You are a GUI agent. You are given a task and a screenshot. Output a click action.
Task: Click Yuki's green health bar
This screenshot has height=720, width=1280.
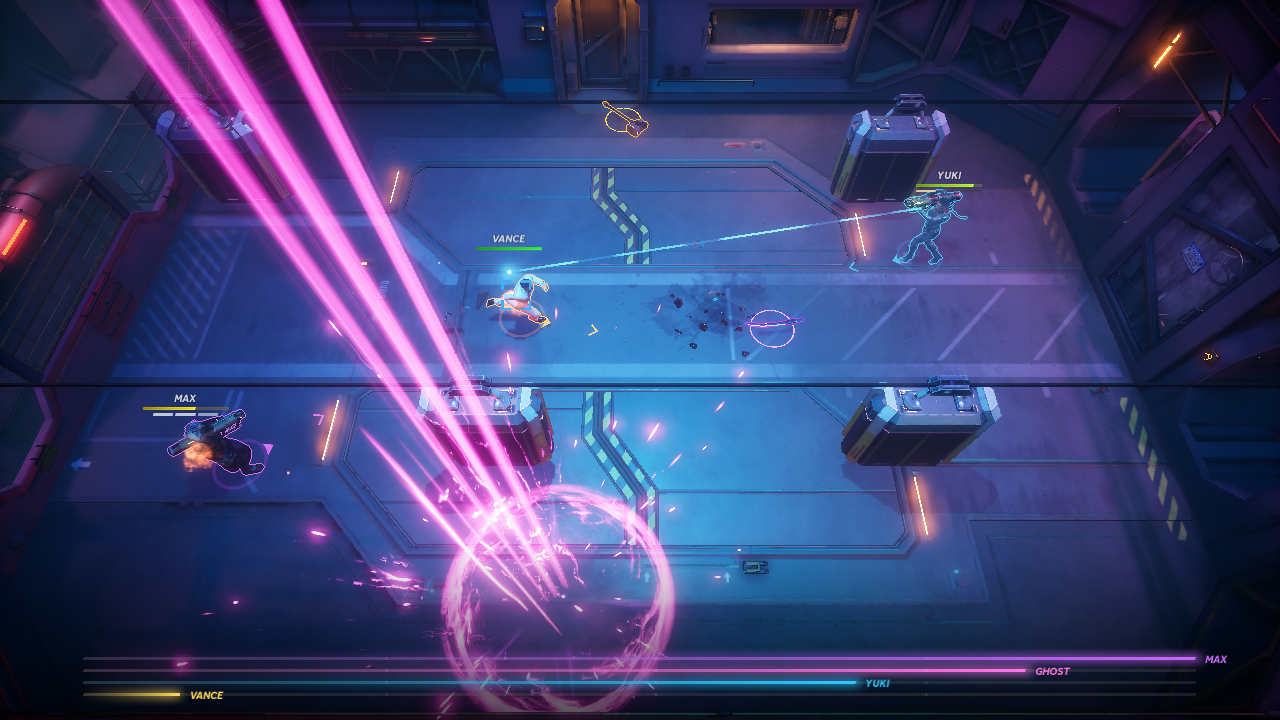click(951, 186)
